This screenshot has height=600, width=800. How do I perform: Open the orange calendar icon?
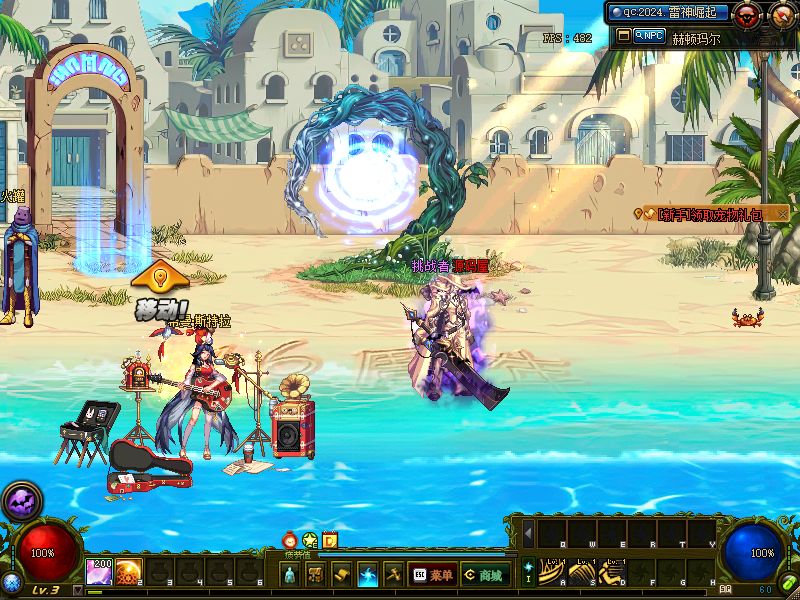pyautogui.click(x=330, y=541)
